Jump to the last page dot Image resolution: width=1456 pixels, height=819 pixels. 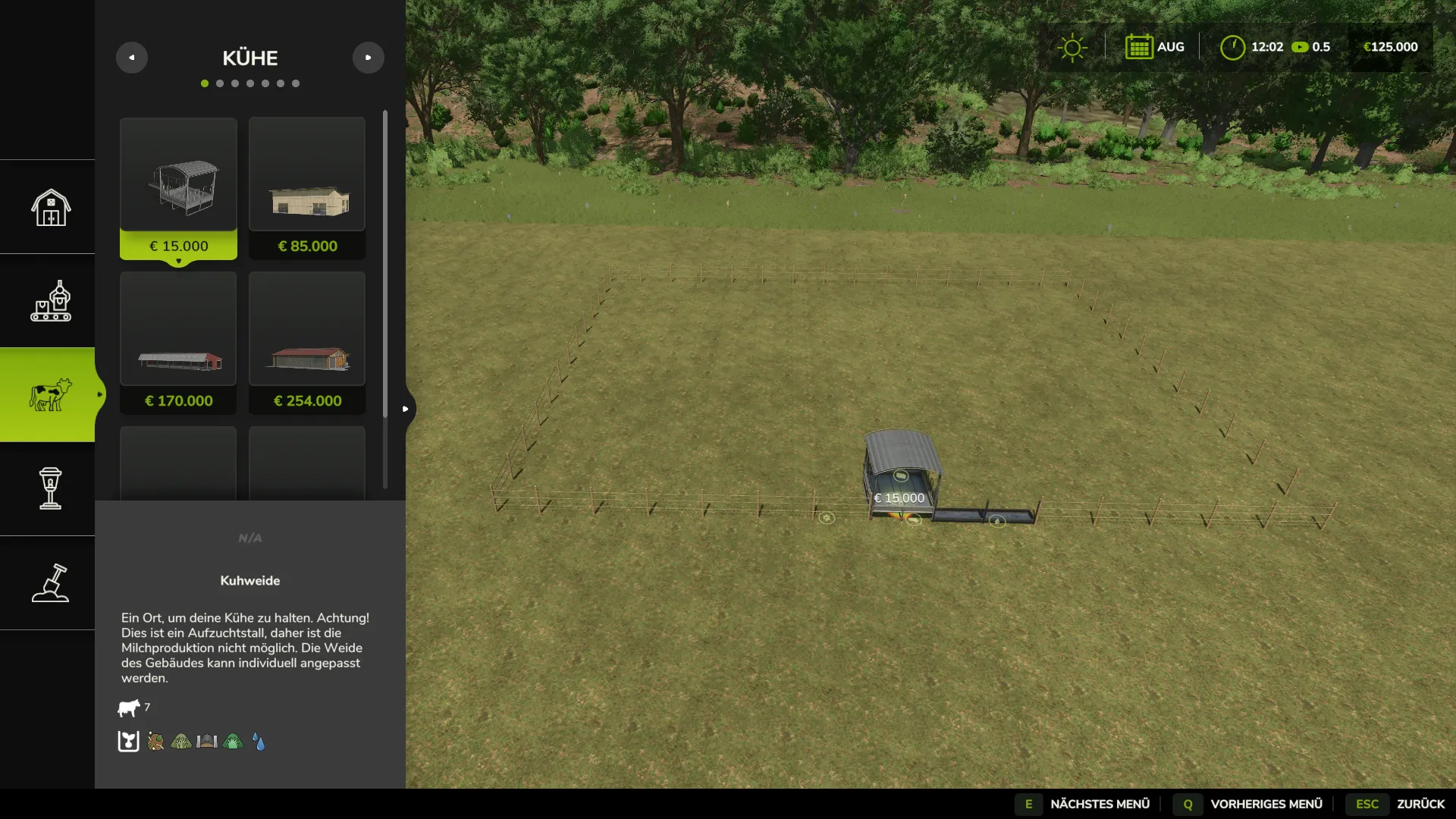296,83
